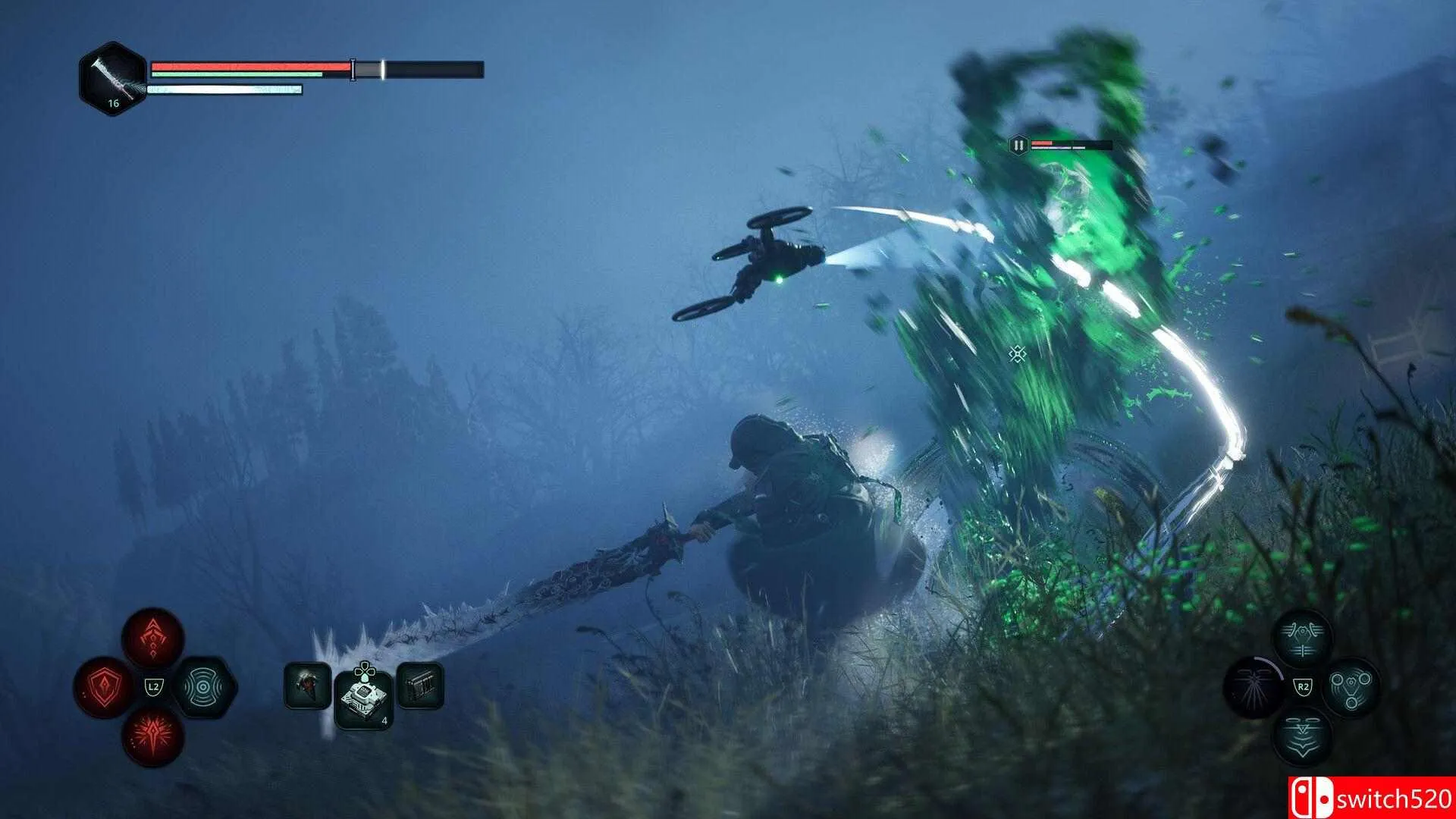The width and height of the screenshot is (1456, 819).
Task: Pick the dark metal crate item slot
Action: click(420, 686)
